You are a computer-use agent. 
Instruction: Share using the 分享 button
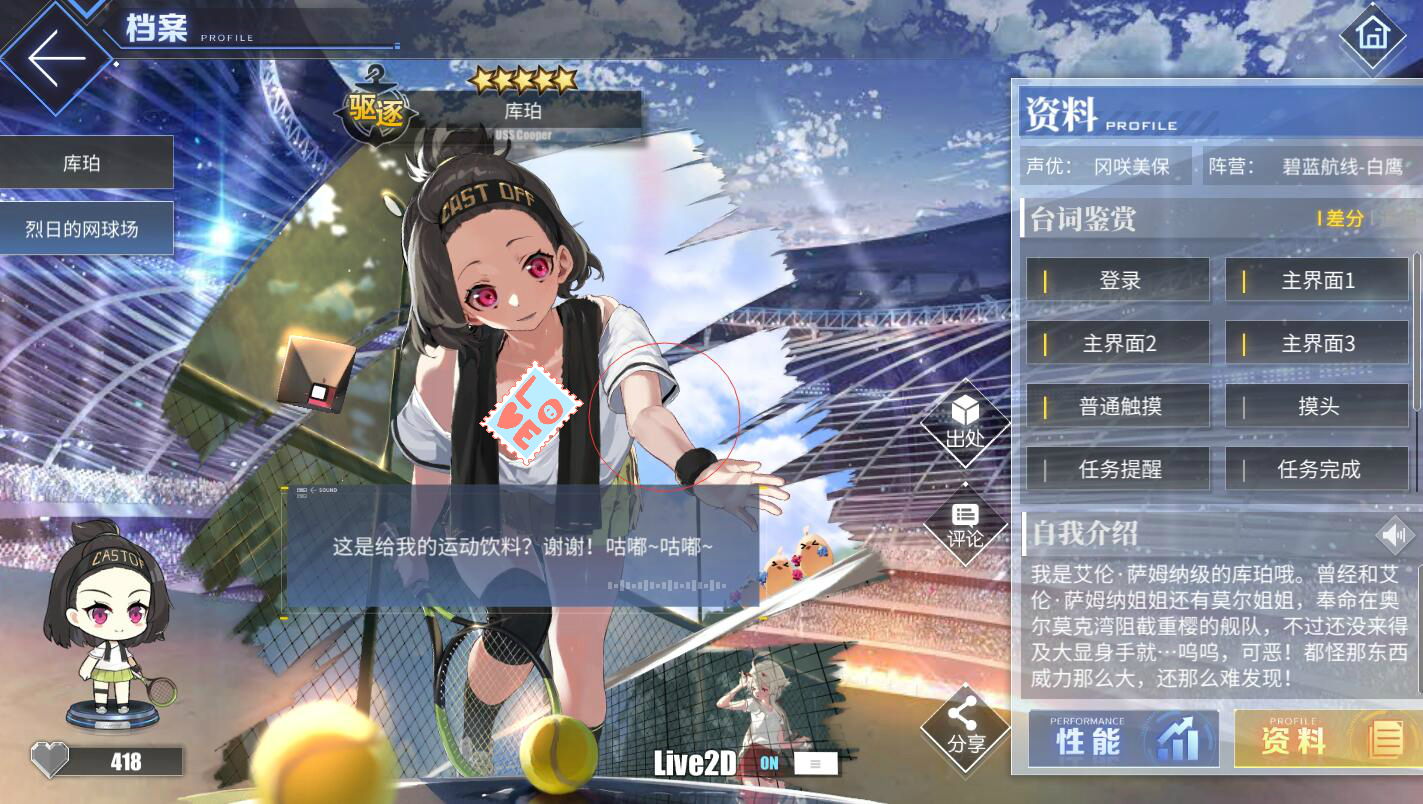pyautogui.click(x=965, y=728)
